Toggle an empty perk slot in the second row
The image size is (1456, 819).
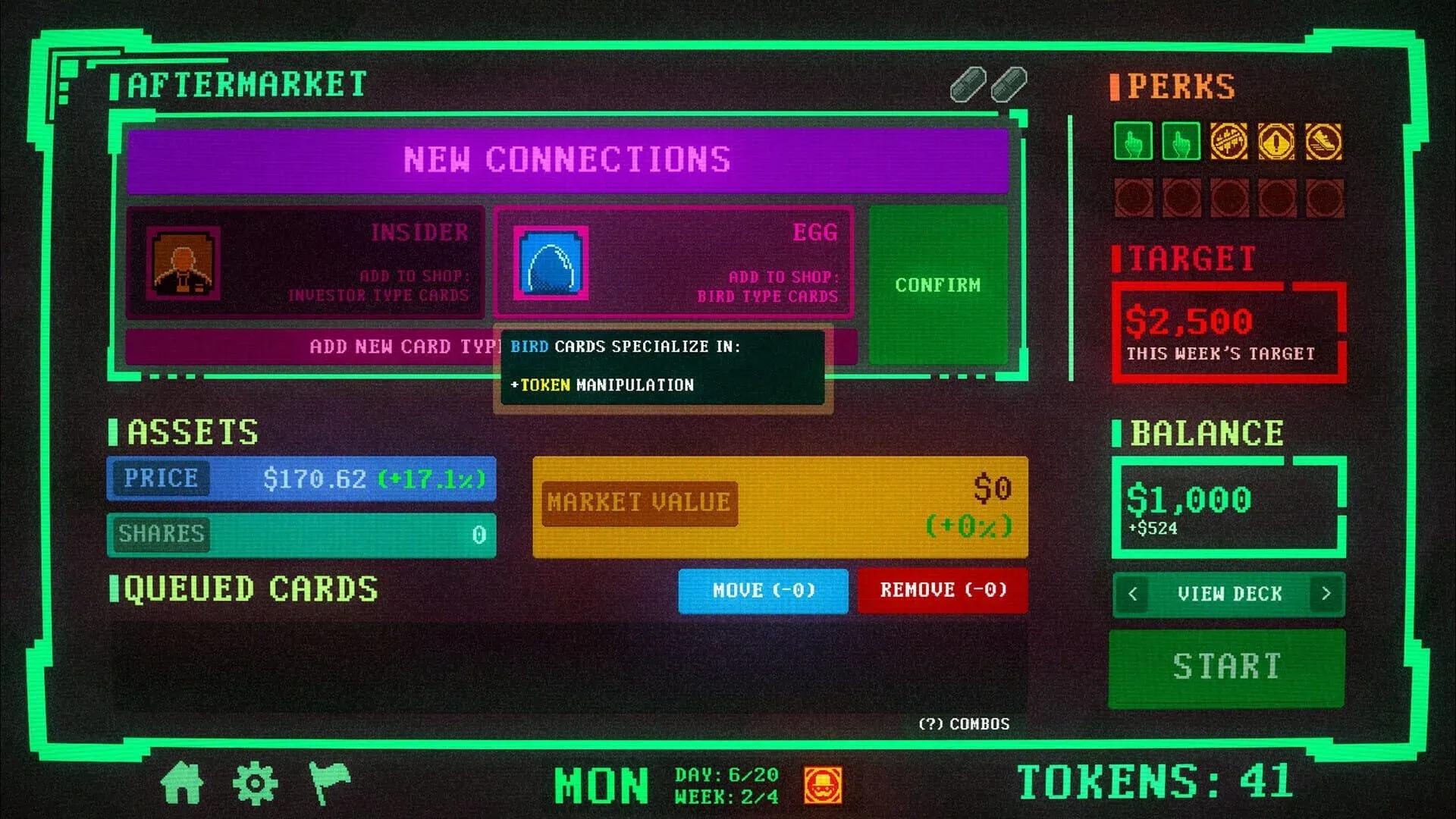pyautogui.click(x=1133, y=194)
